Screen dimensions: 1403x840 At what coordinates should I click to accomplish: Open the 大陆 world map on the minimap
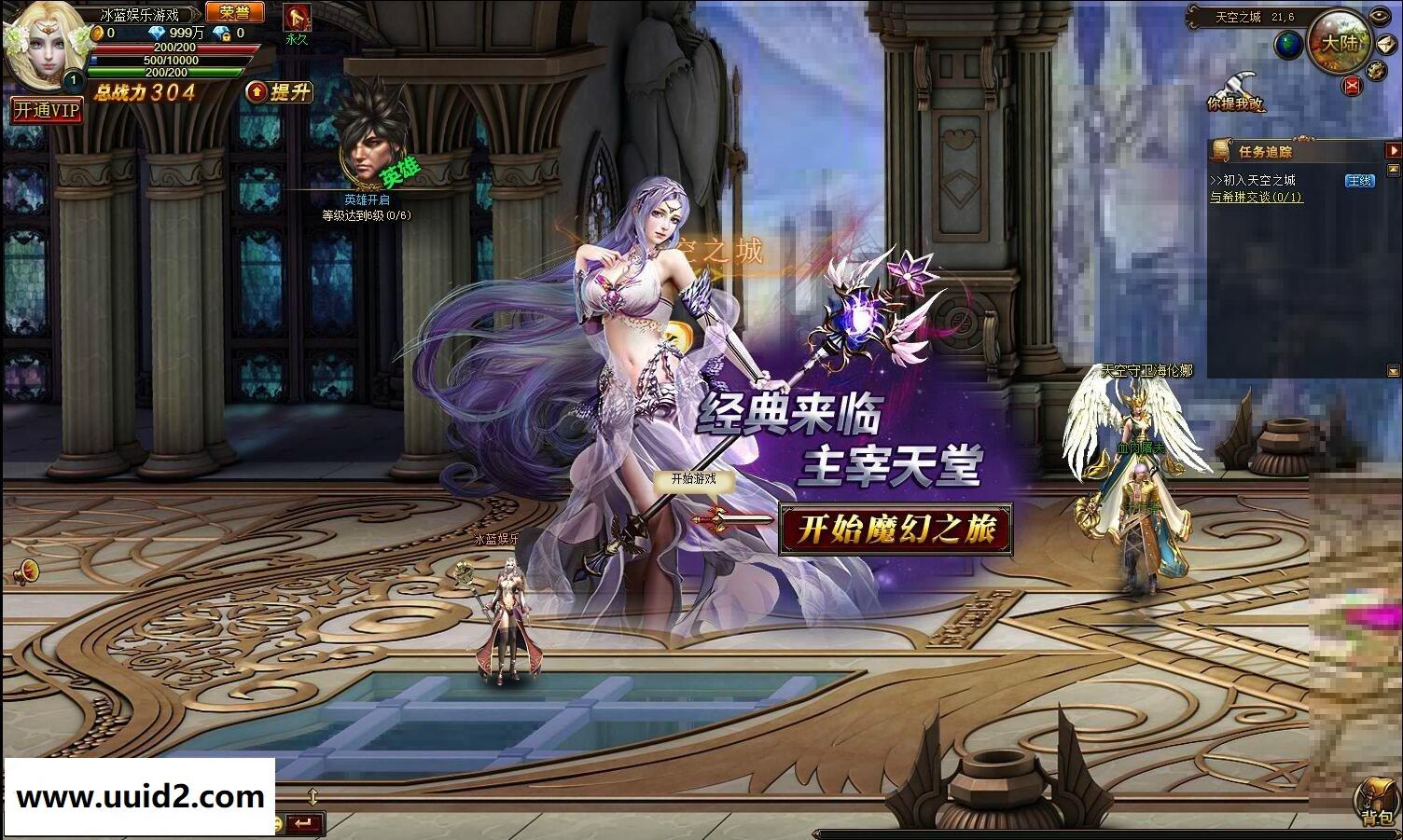[x=1340, y=42]
